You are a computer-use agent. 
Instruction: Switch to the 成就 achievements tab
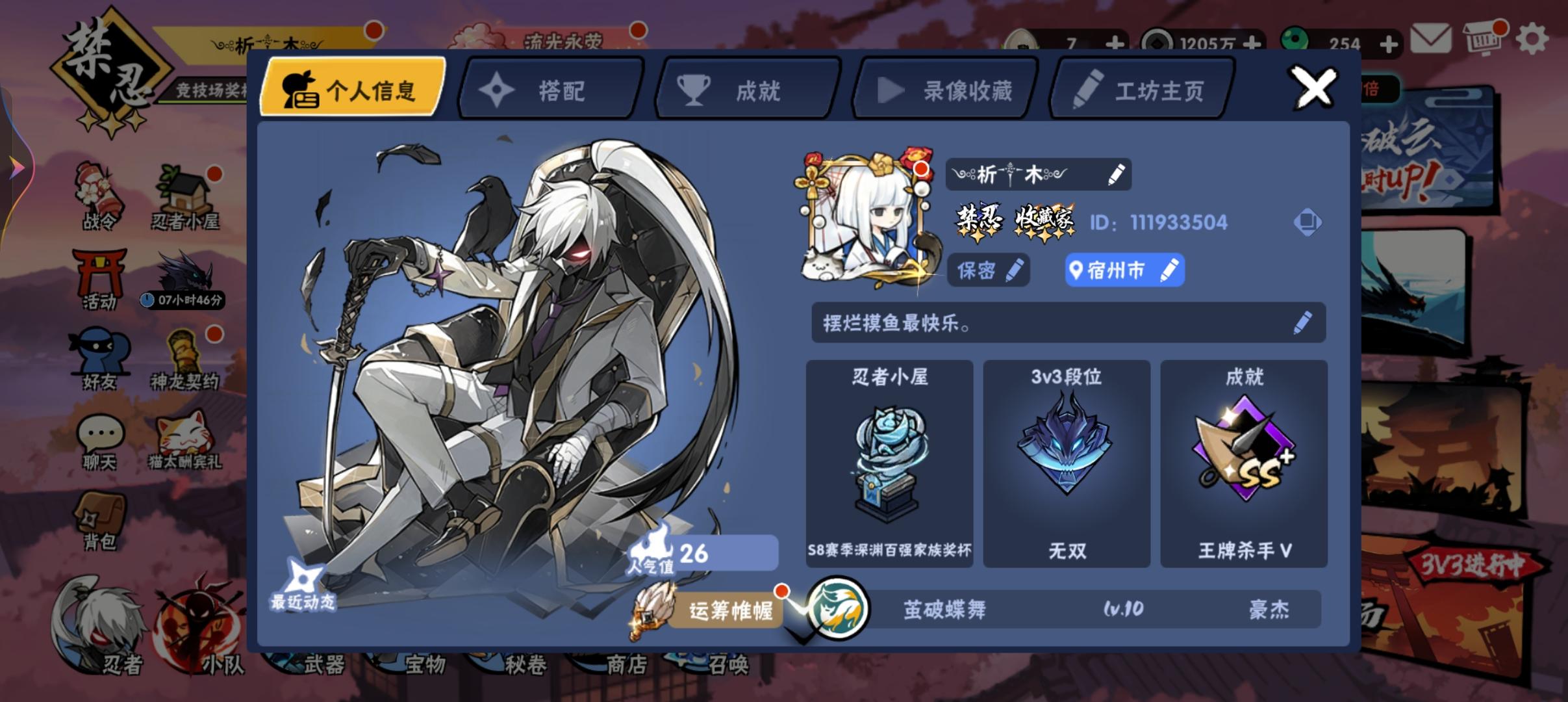tap(745, 89)
